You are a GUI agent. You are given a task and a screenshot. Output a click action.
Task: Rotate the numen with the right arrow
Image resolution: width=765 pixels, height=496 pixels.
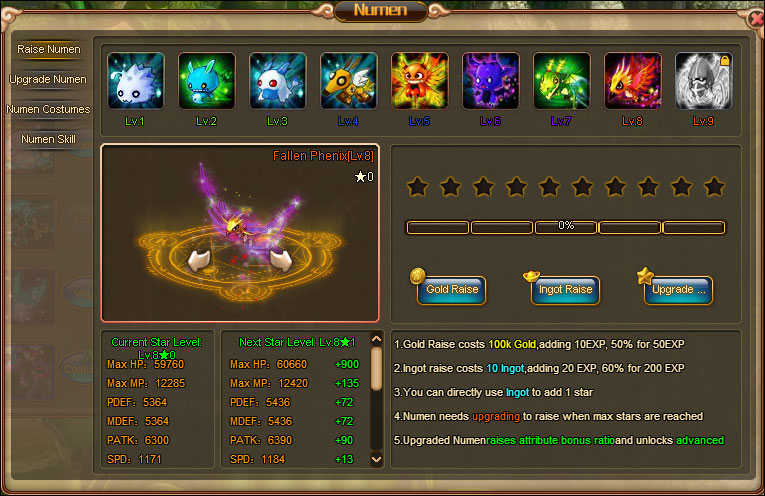(x=281, y=261)
